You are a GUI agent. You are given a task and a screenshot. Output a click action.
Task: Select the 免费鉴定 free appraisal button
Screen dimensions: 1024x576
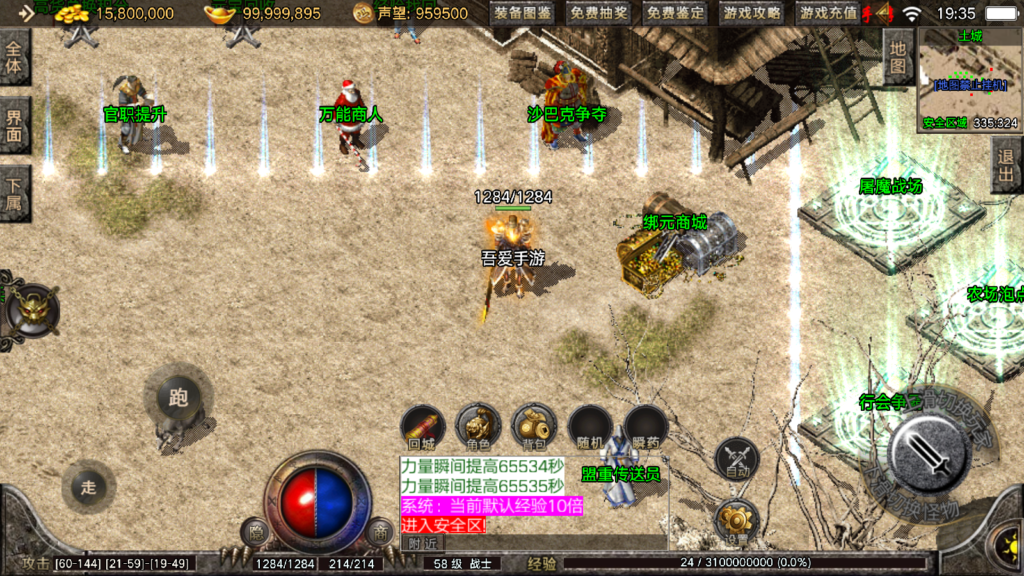point(674,14)
